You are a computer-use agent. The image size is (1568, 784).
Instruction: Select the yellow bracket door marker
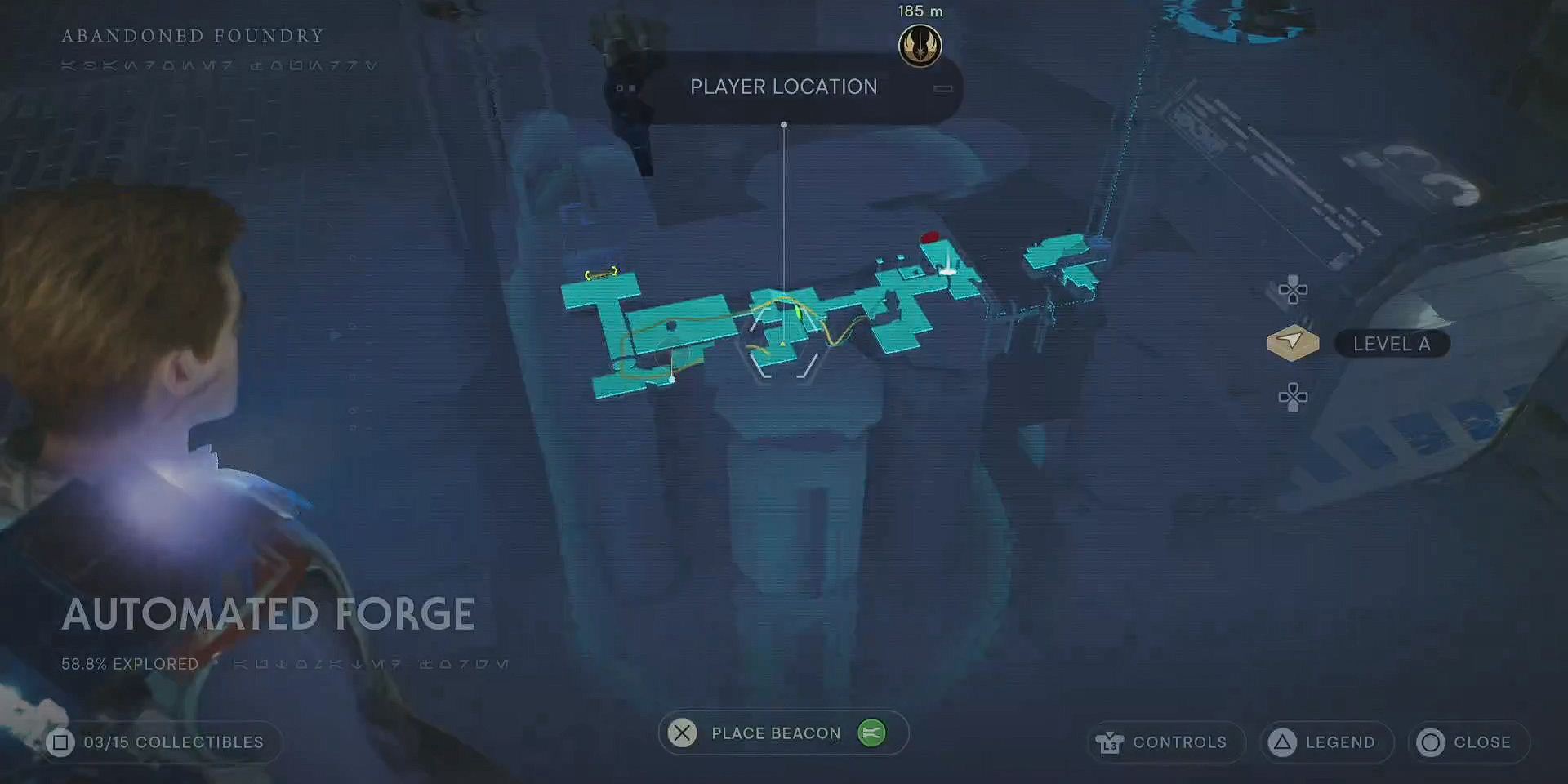[600, 274]
